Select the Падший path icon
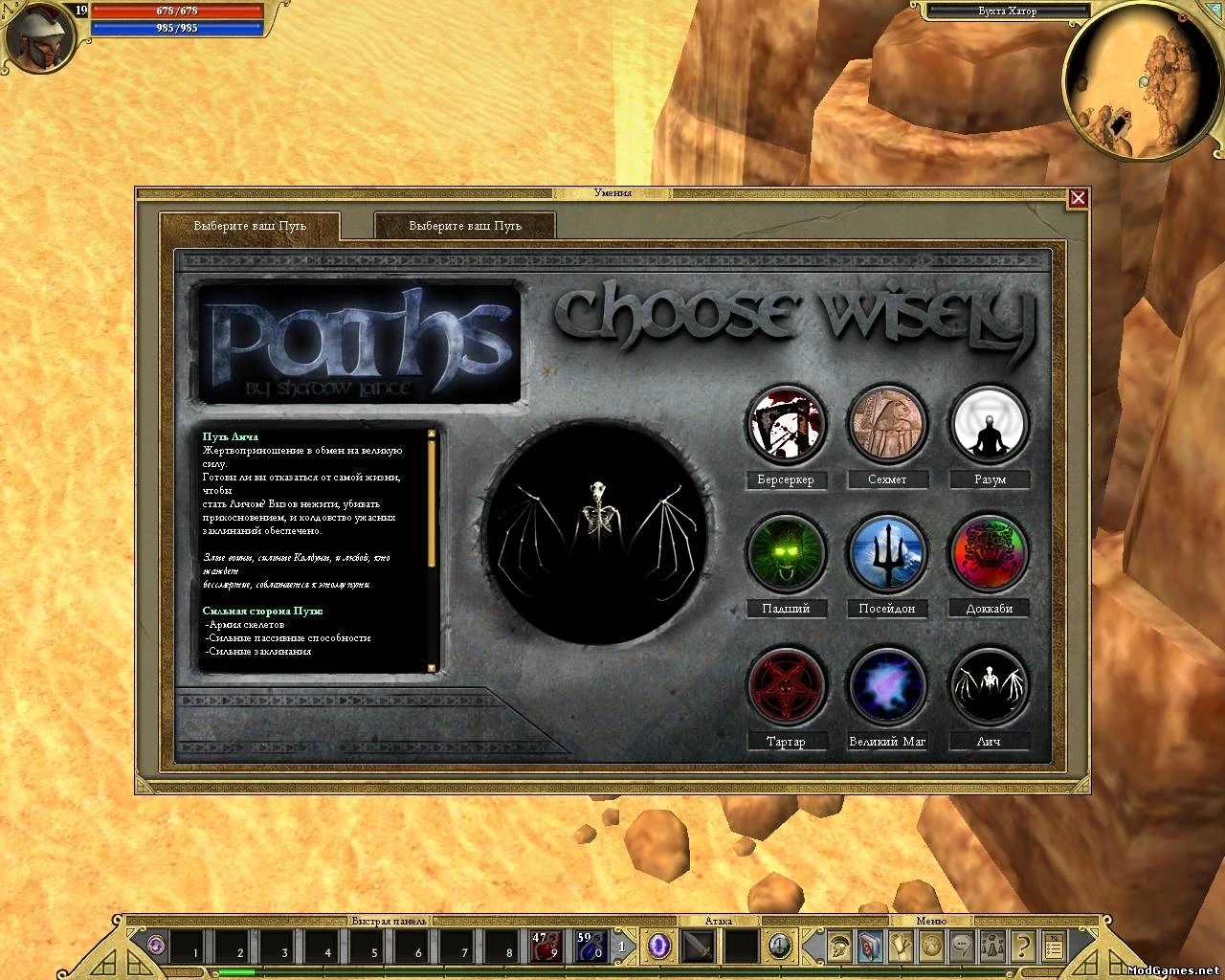The height and width of the screenshot is (980, 1225). coord(786,553)
